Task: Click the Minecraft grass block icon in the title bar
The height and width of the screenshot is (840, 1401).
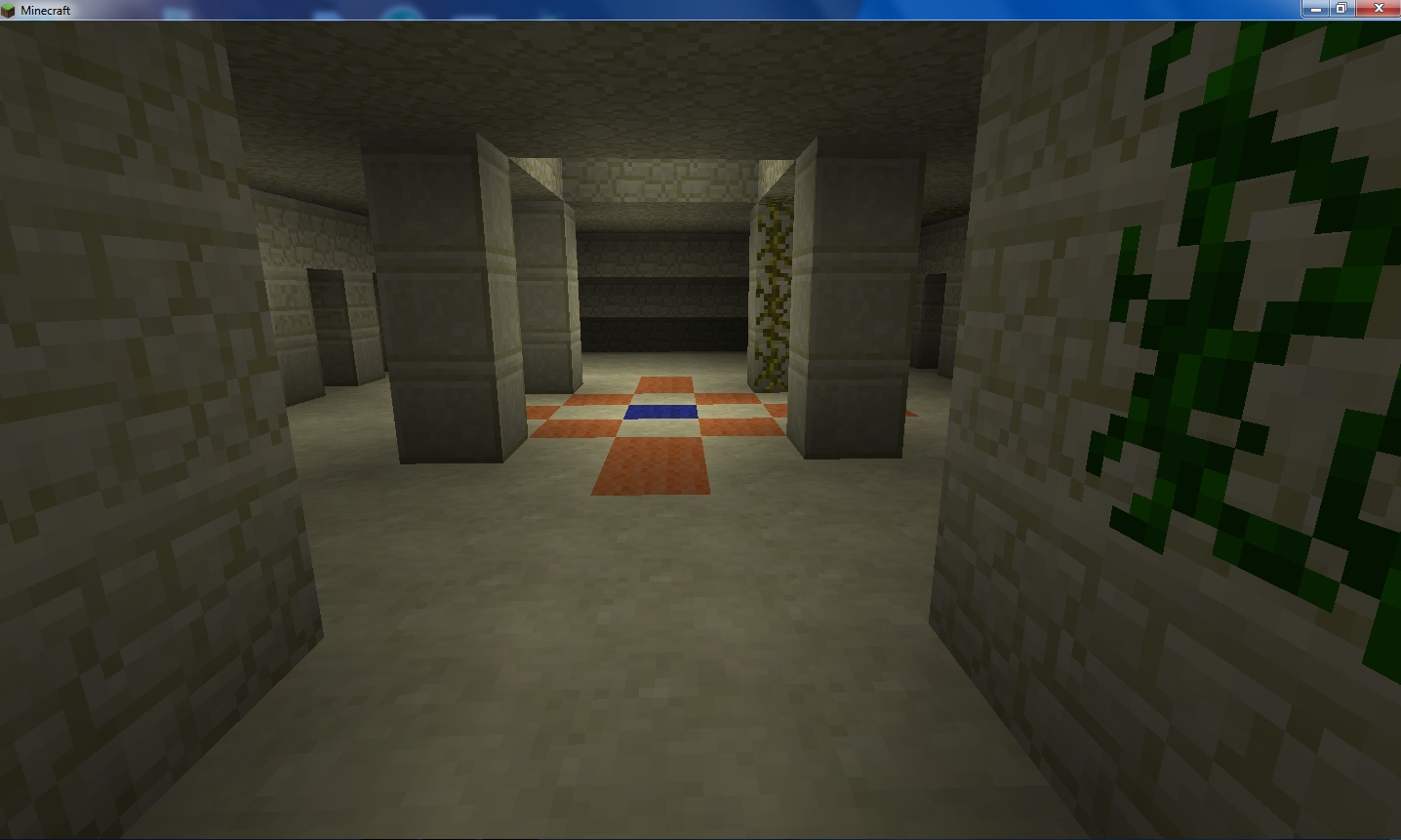Action: pyautogui.click(x=10, y=8)
